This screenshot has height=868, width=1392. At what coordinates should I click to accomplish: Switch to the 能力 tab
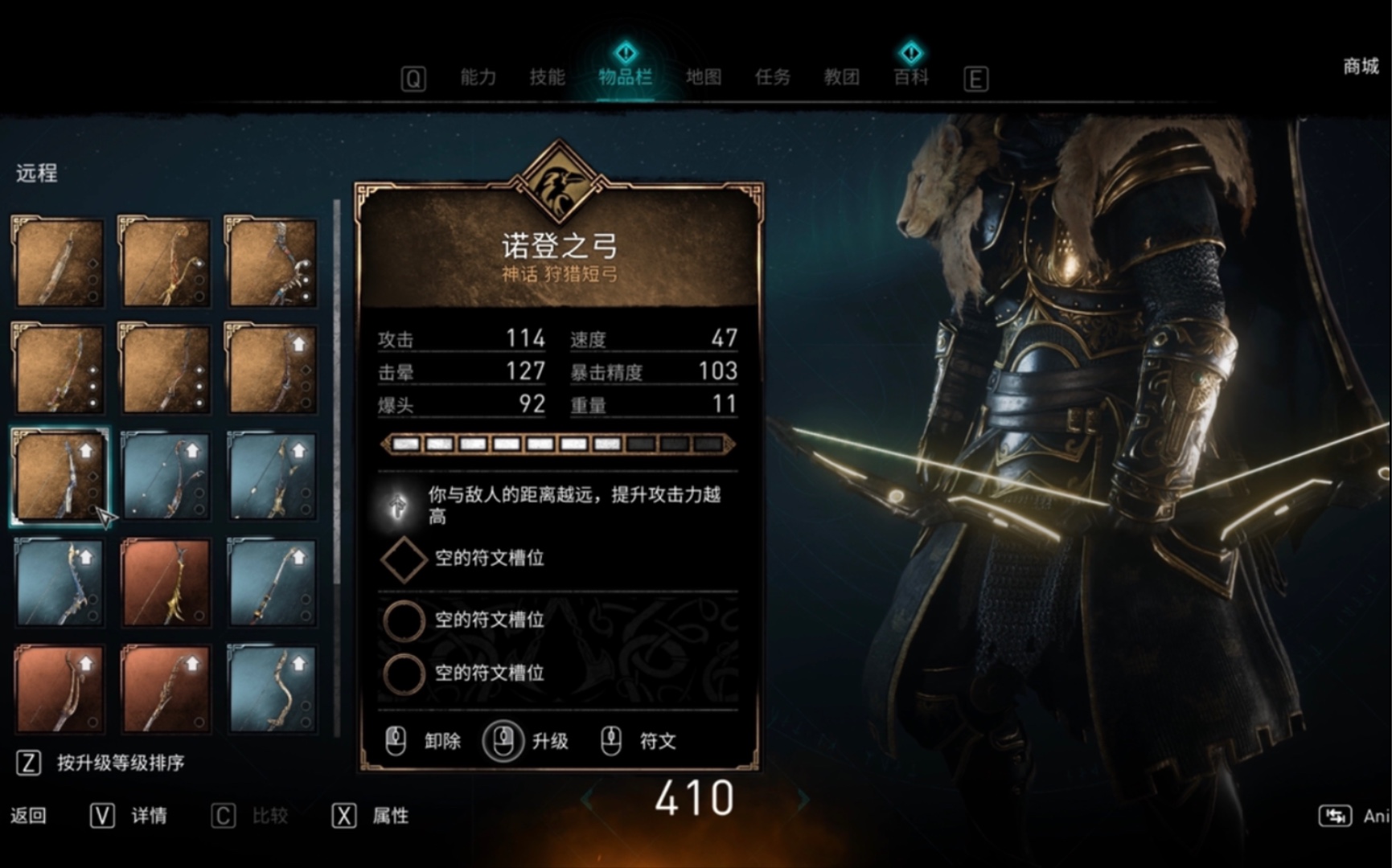point(478,77)
